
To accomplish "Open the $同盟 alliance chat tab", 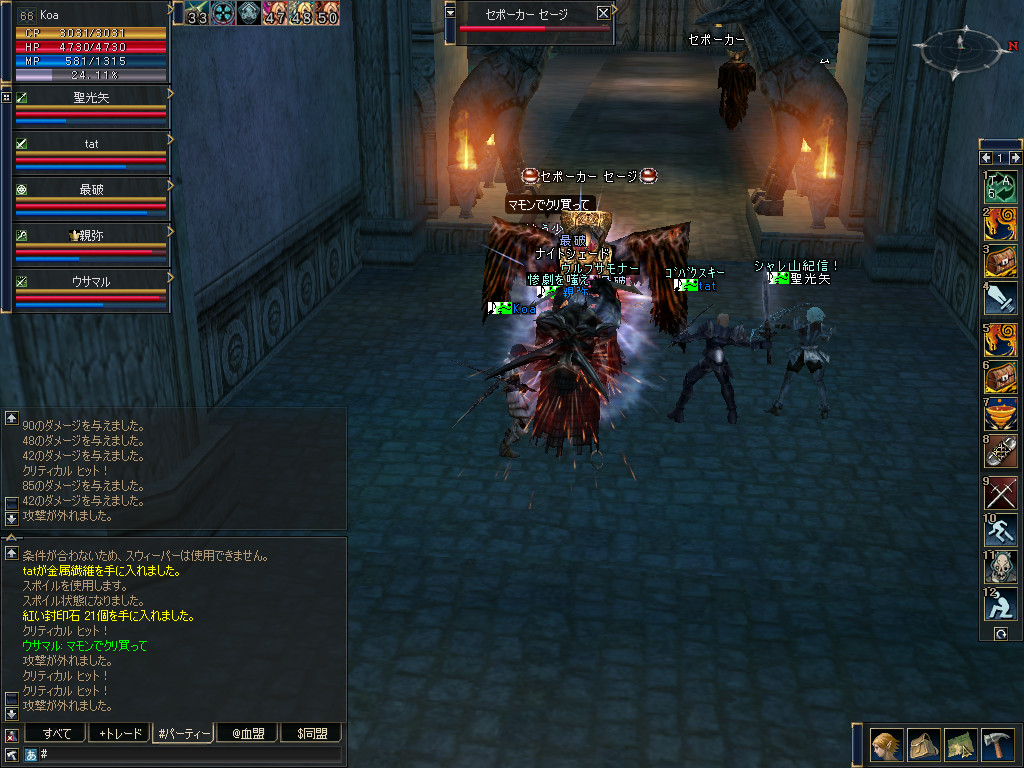I will 311,734.
